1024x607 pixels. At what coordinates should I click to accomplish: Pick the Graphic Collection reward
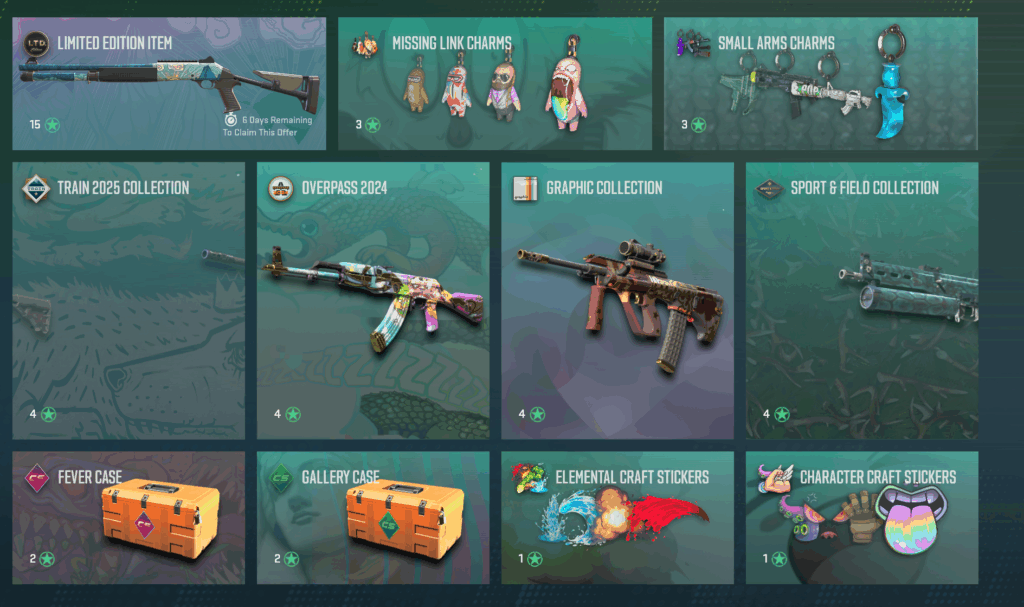(617, 300)
